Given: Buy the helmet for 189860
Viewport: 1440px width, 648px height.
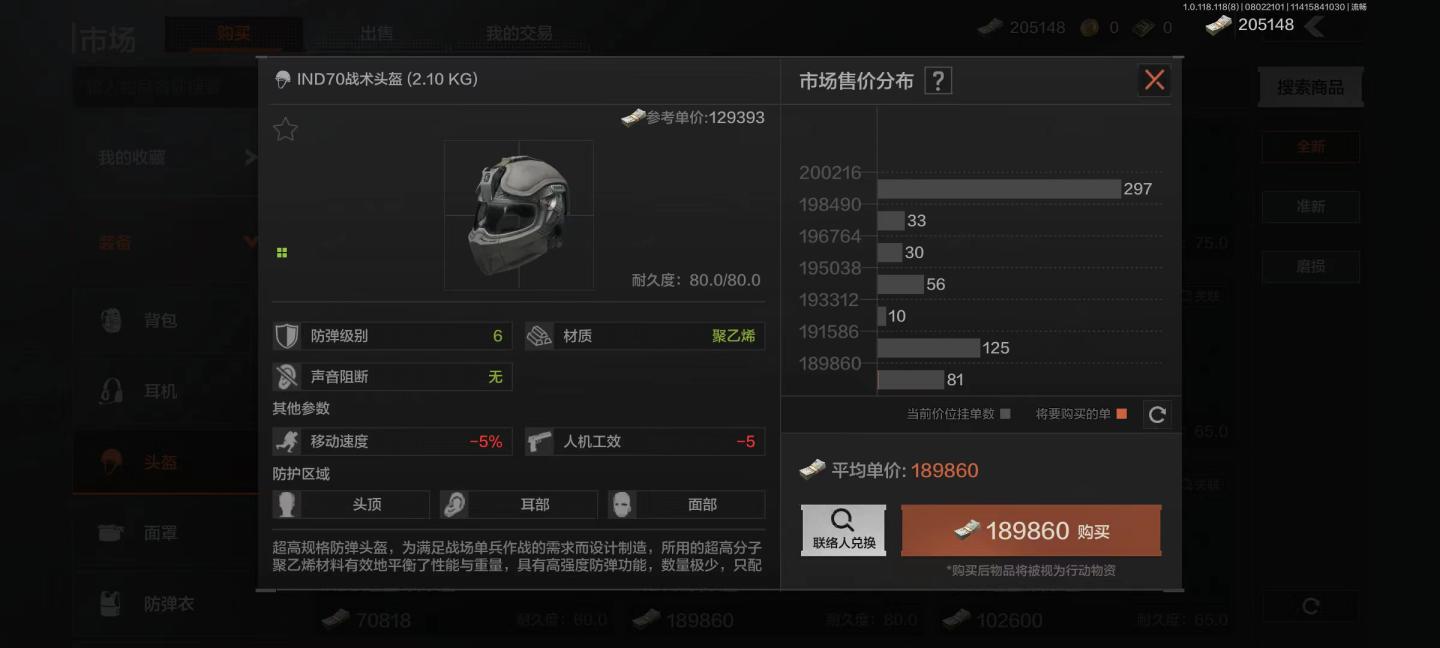Looking at the screenshot, I should [1031, 531].
